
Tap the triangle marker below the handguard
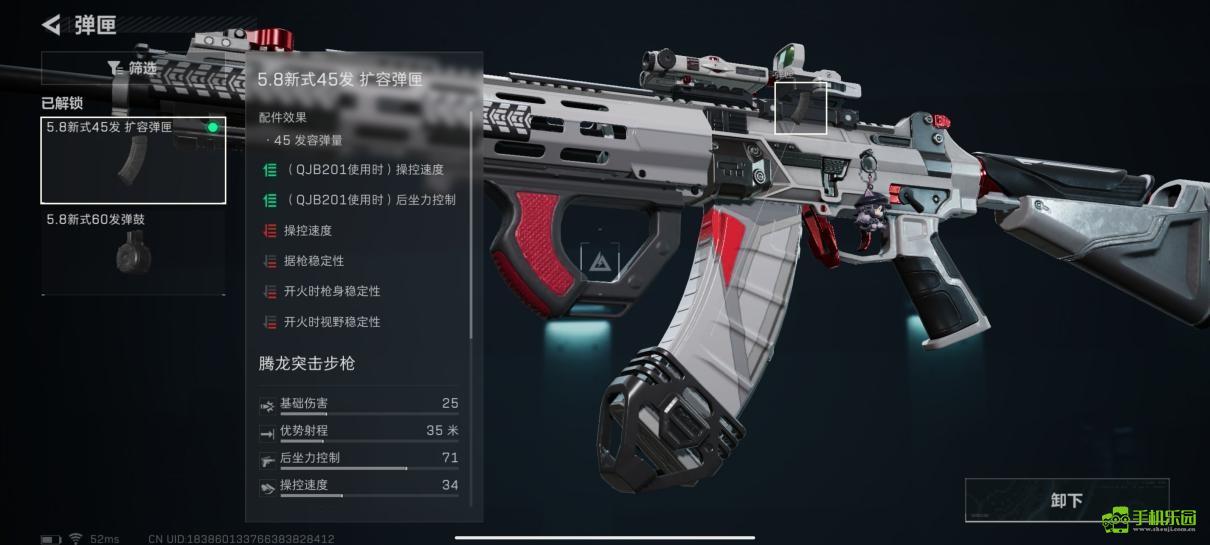[600, 263]
